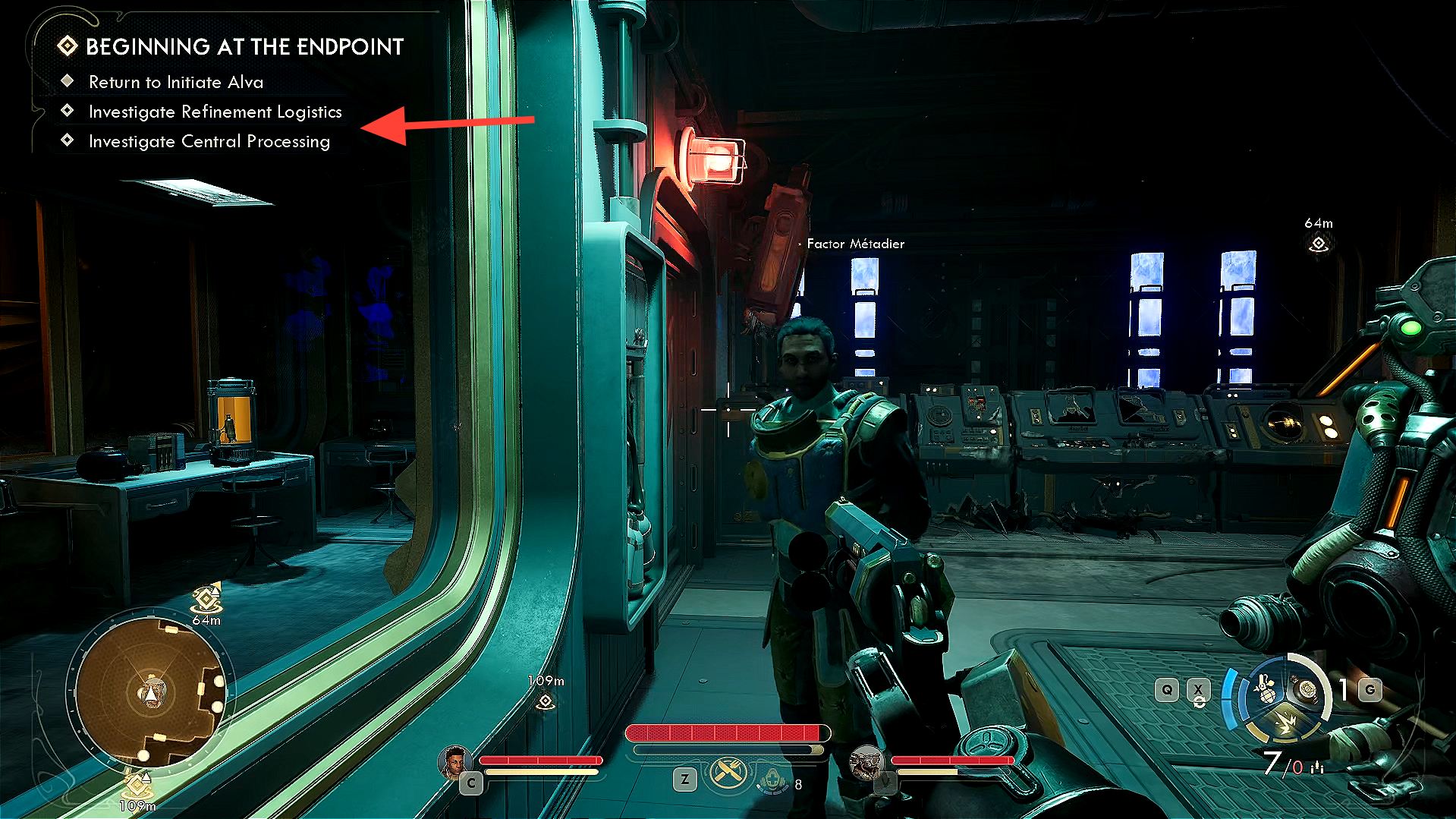This screenshot has height=819, width=1456.
Task: Select the Beginning at the Endpoint quest title
Action: click(x=244, y=47)
